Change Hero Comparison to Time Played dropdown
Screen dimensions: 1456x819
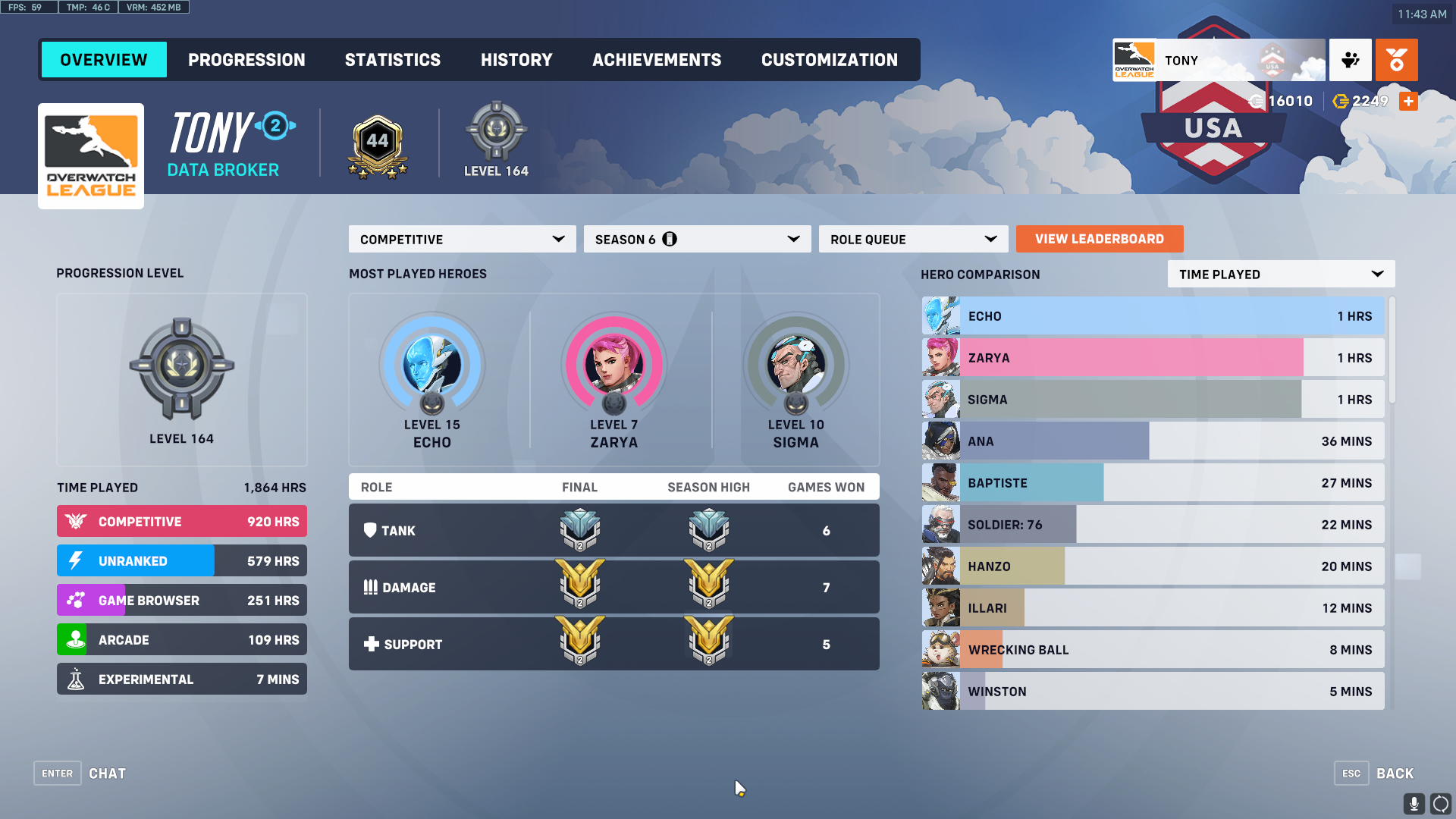(1280, 274)
